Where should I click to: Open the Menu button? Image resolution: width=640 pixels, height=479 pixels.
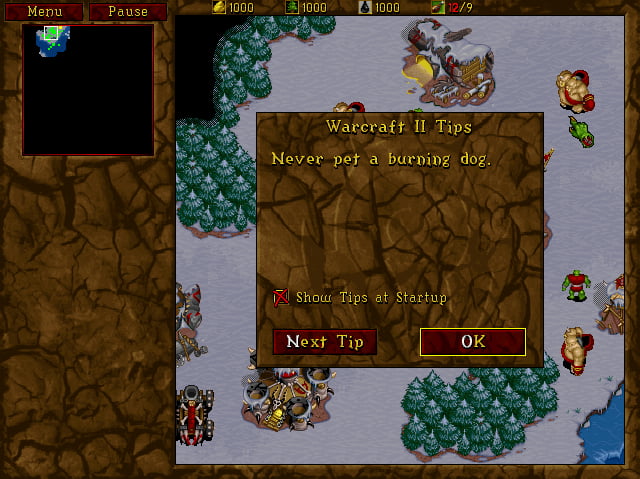pos(44,11)
